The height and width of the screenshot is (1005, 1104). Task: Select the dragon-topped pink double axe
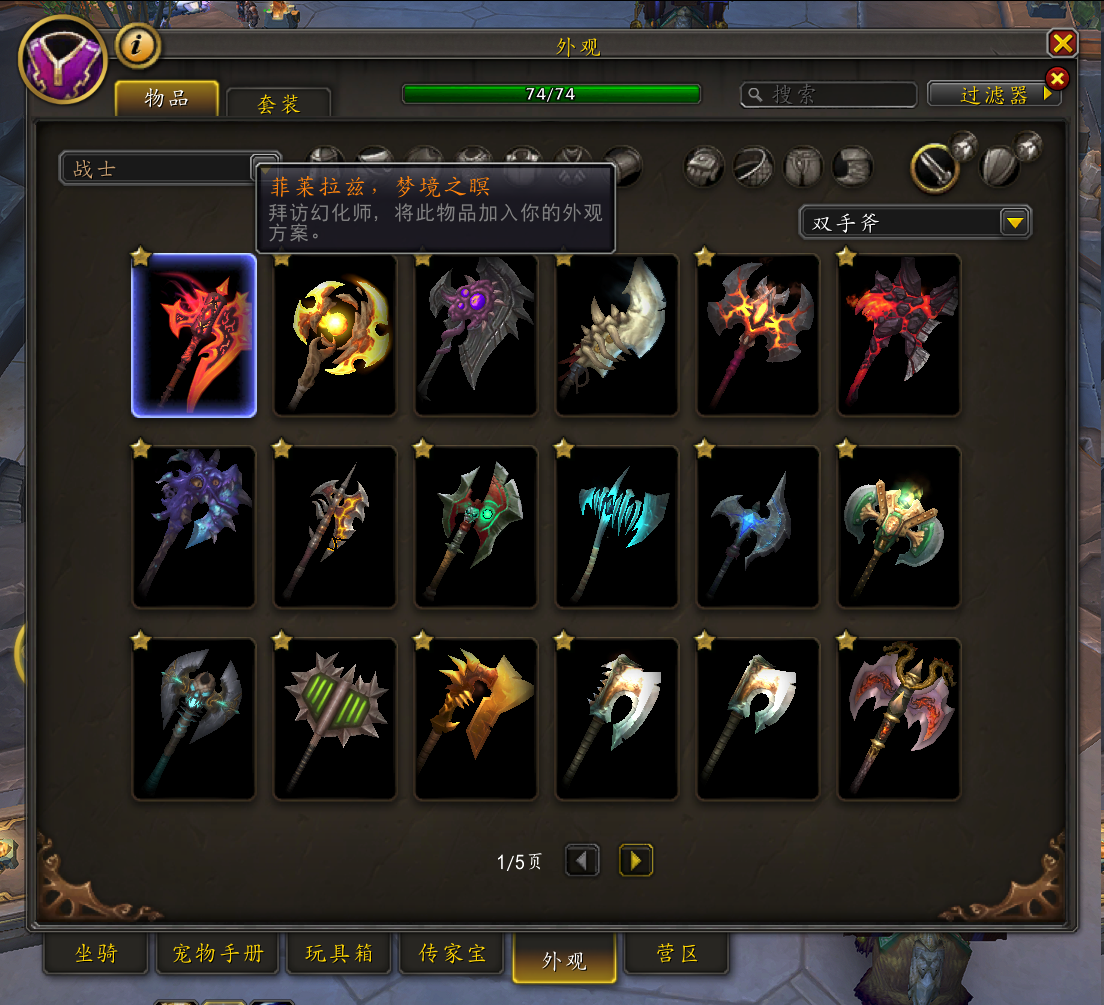click(x=899, y=719)
